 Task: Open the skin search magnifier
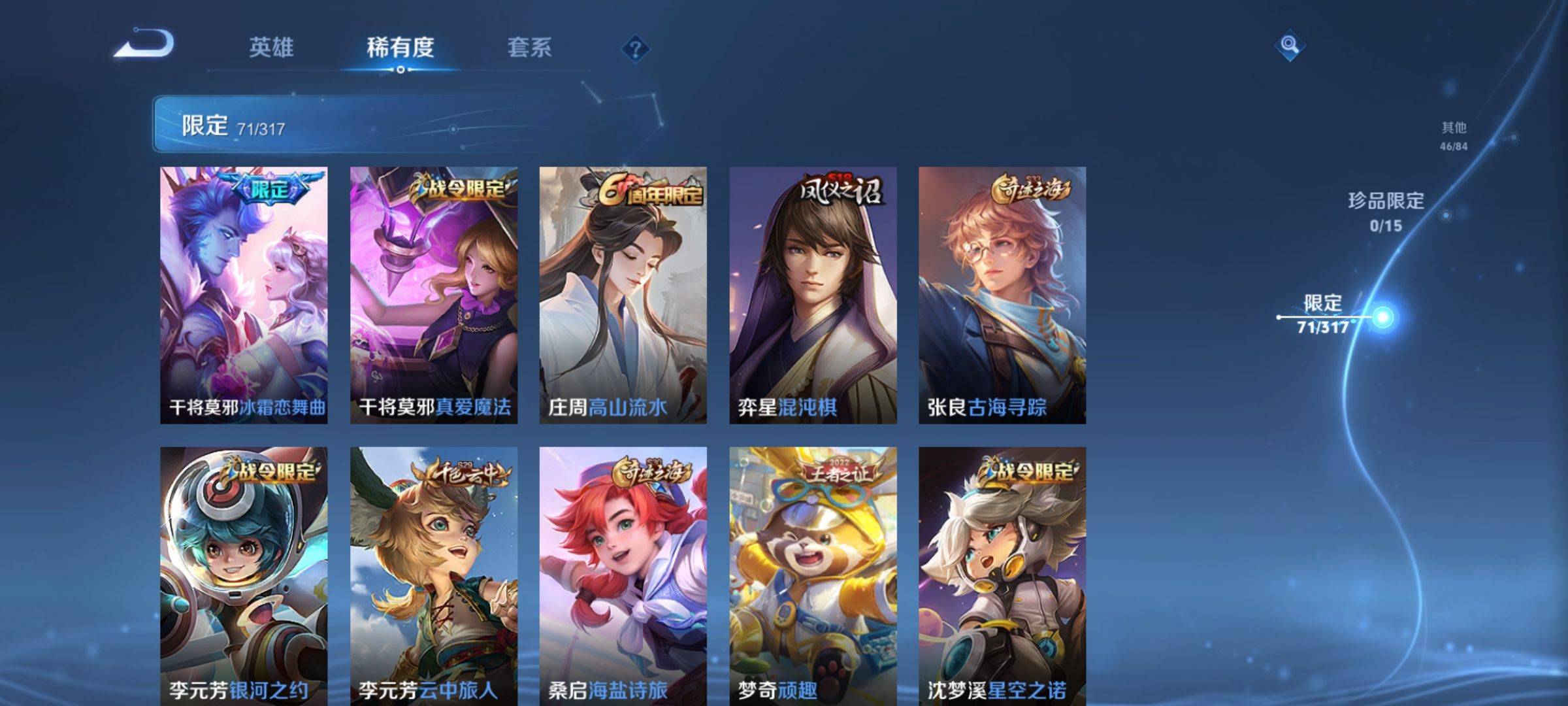click(1289, 45)
